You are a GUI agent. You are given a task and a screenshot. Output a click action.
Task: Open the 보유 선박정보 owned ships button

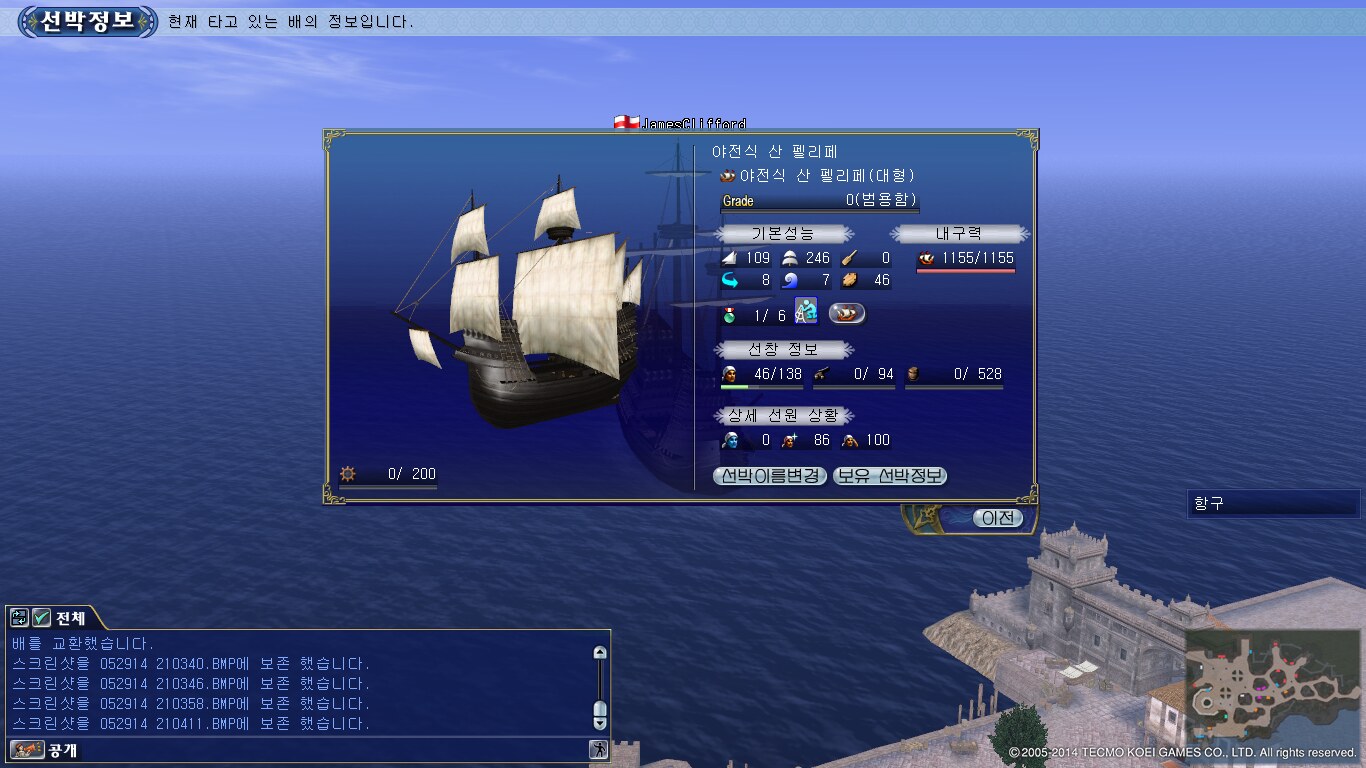890,476
